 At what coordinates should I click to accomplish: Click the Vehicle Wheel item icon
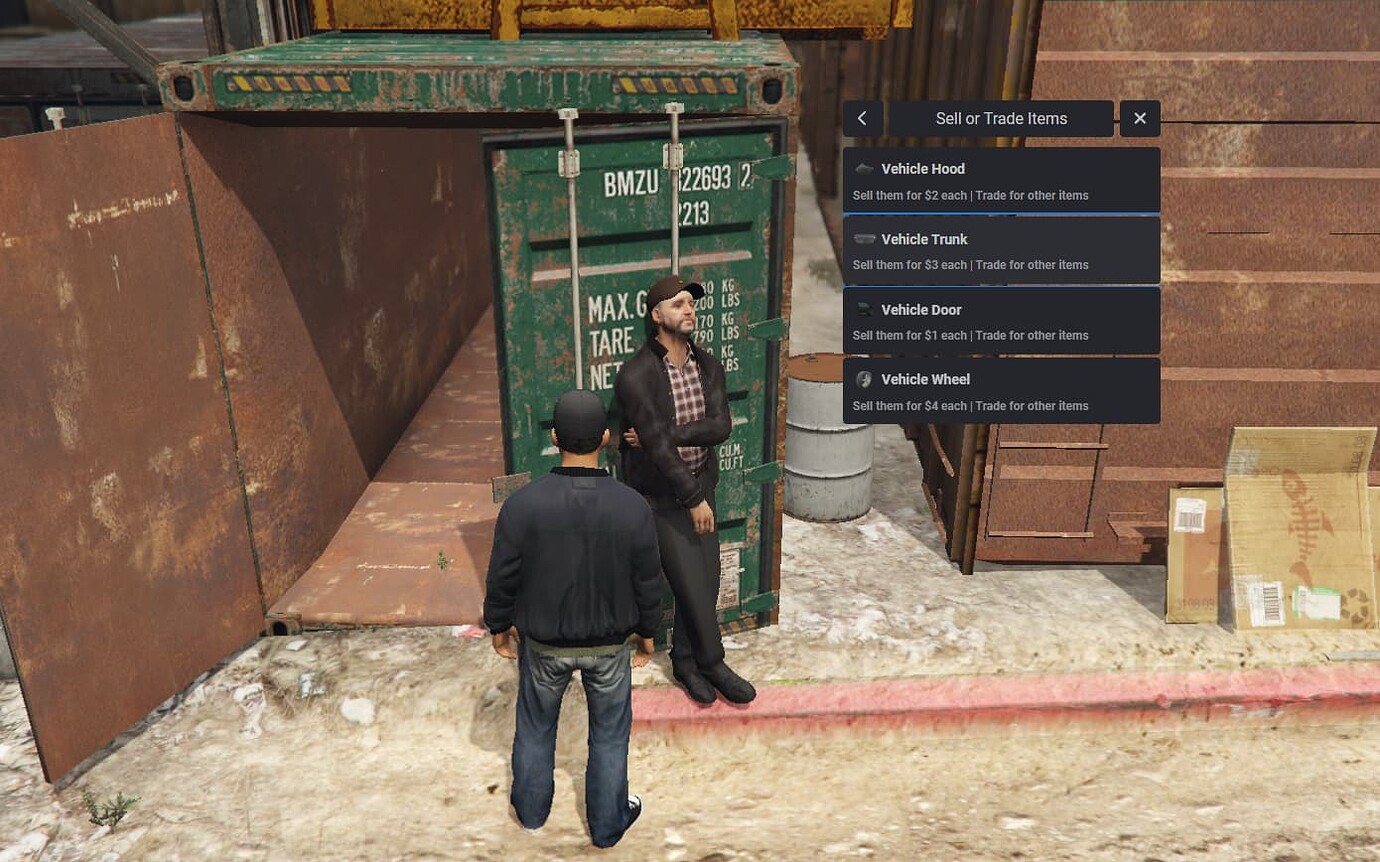point(864,378)
